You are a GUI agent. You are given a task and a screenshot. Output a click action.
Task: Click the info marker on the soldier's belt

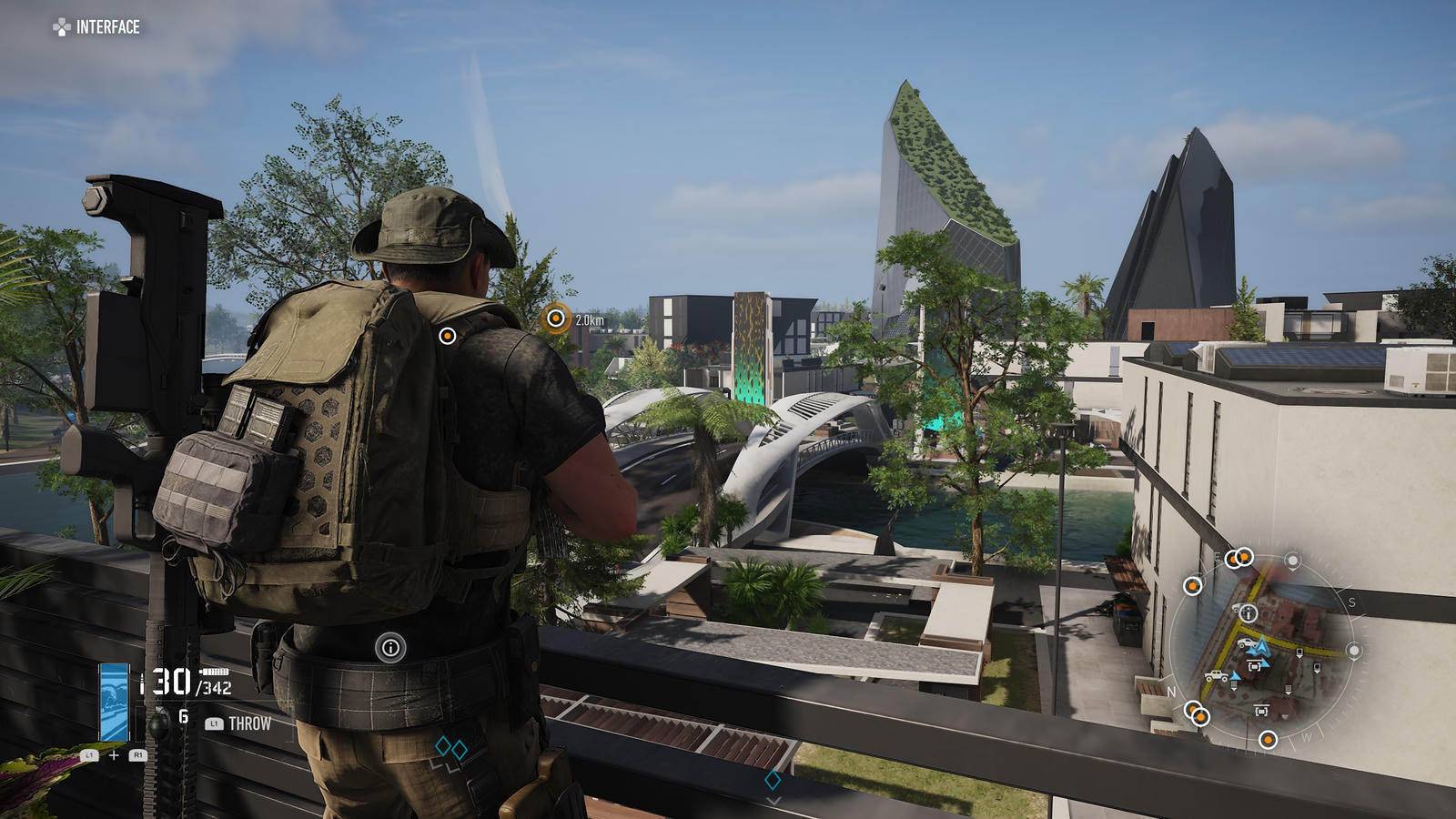tap(390, 648)
